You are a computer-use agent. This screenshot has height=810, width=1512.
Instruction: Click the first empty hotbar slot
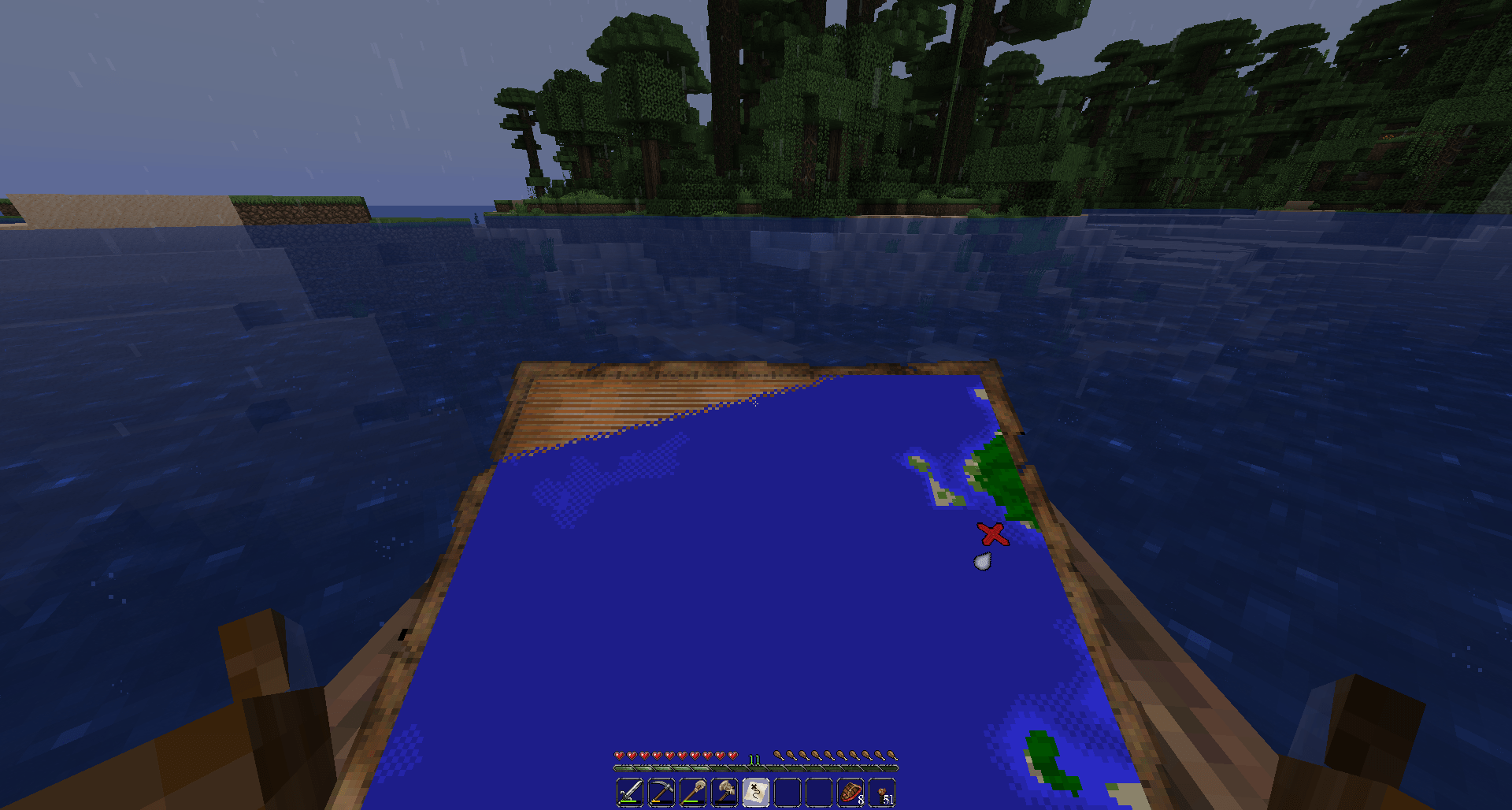(x=787, y=791)
